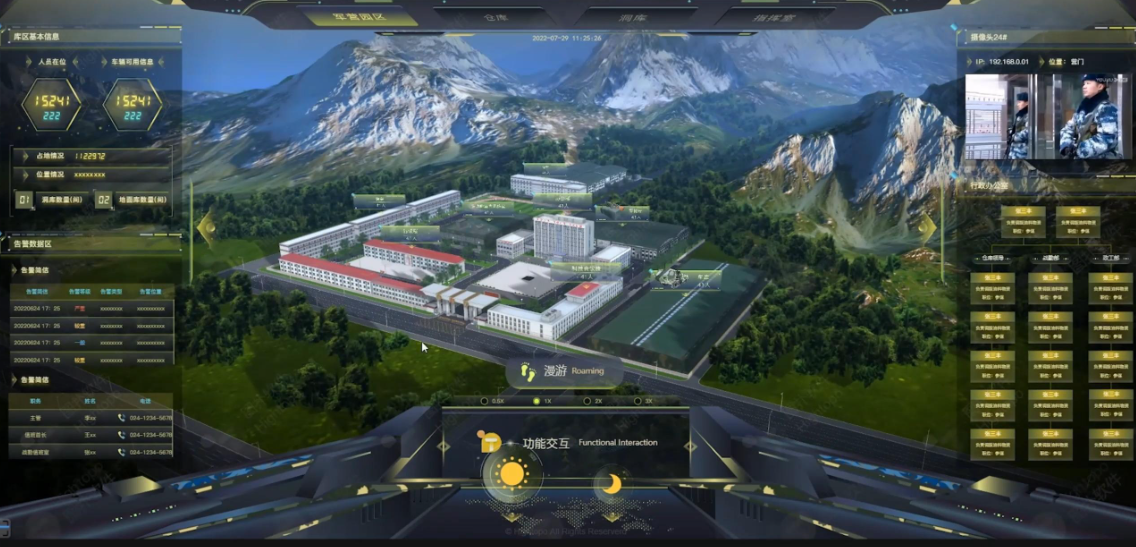1136x547 pixels.
Task: Call the 主管 contact phone row
Action: click(90, 418)
